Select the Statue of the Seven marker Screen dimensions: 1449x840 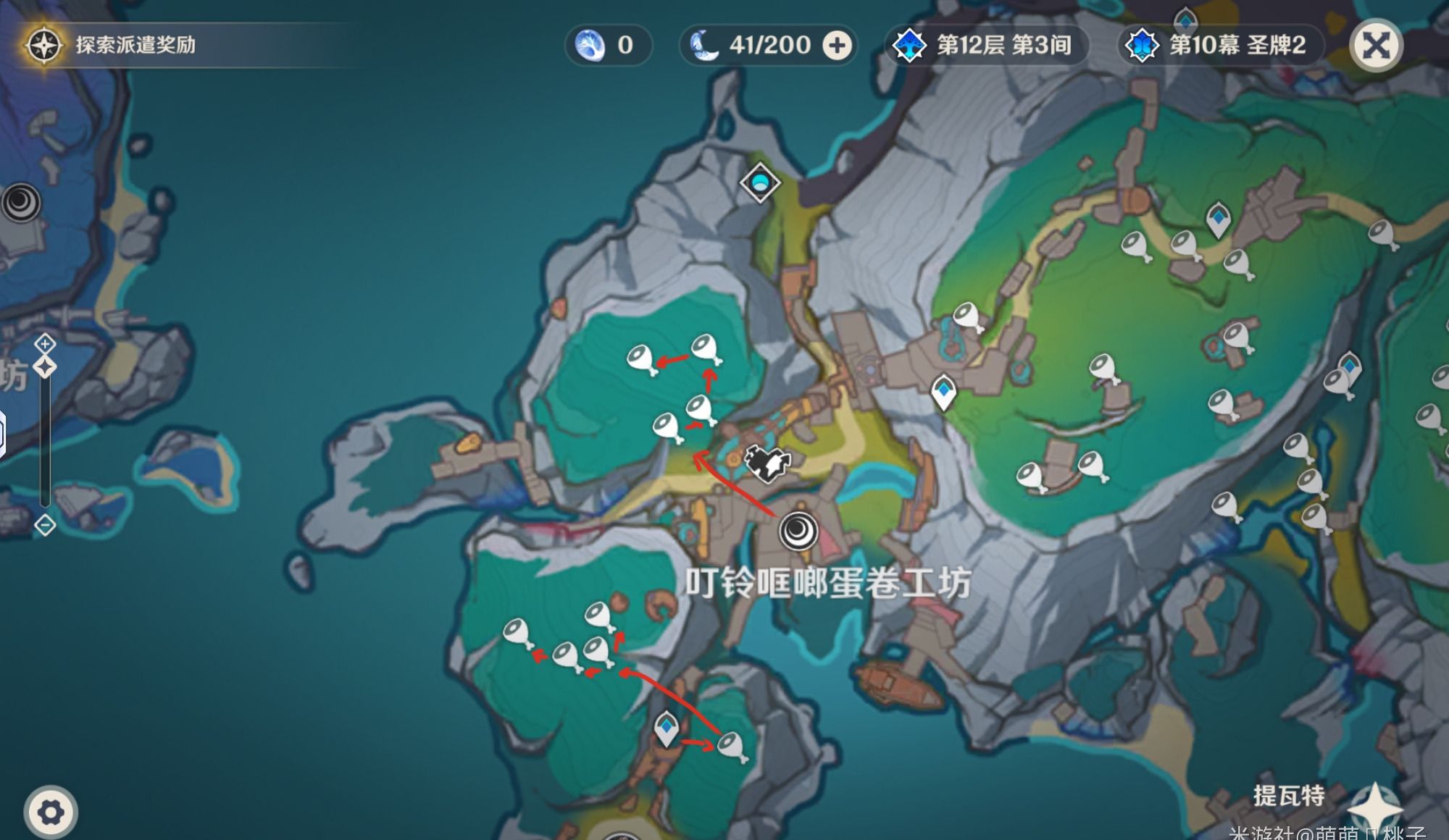760,182
